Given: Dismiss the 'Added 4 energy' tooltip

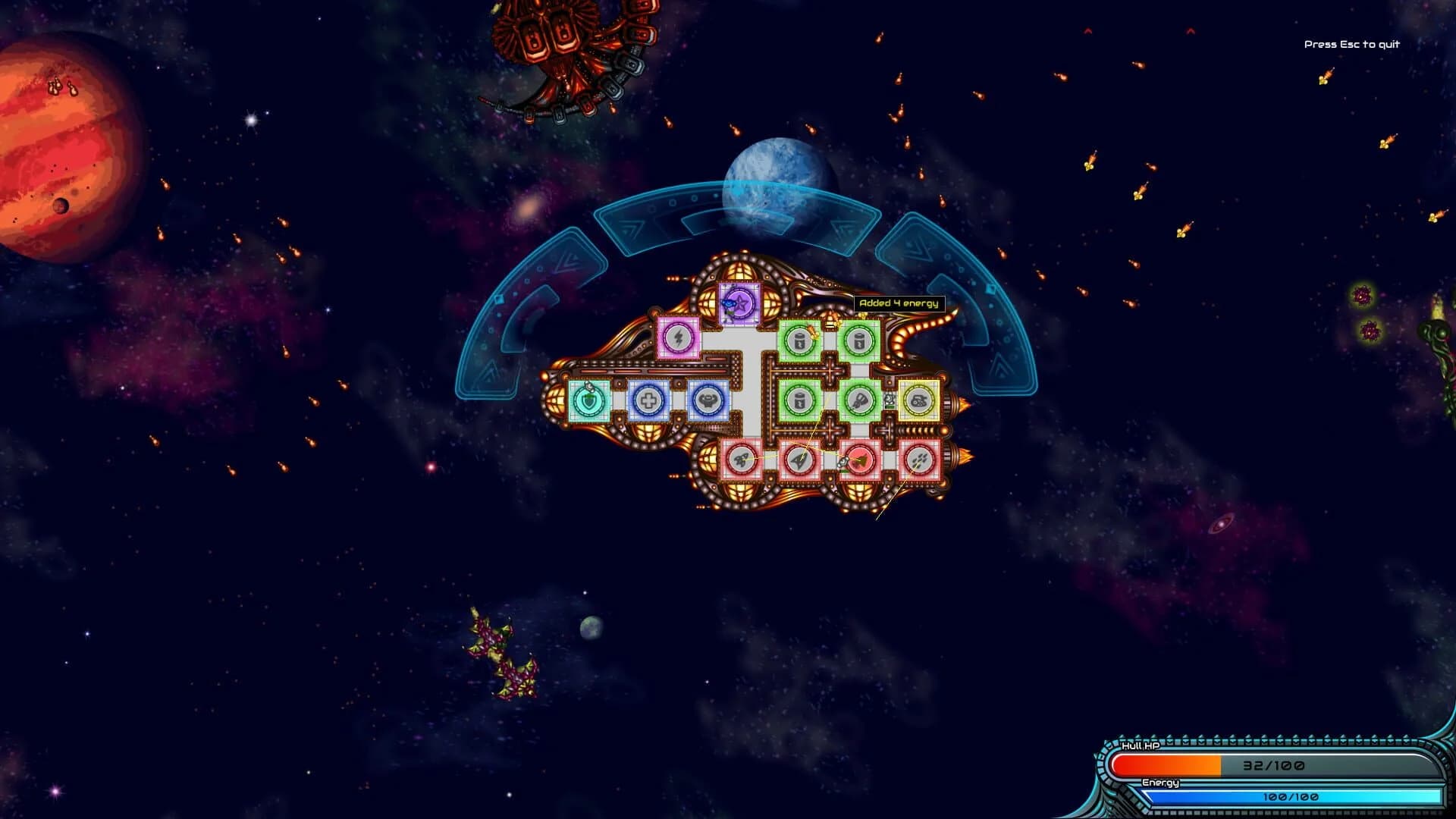Looking at the screenshot, I should pyautogui.click(x=899, y=302).
